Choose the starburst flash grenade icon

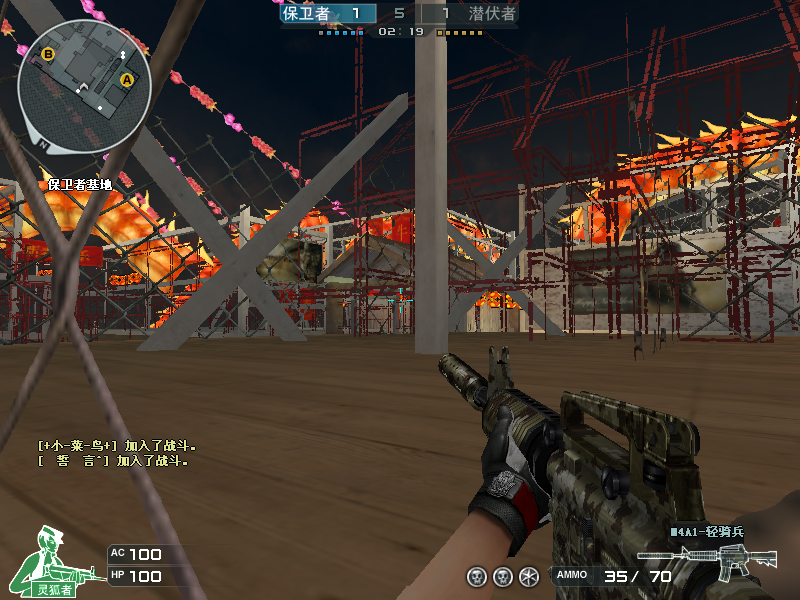tap(529, 576)
